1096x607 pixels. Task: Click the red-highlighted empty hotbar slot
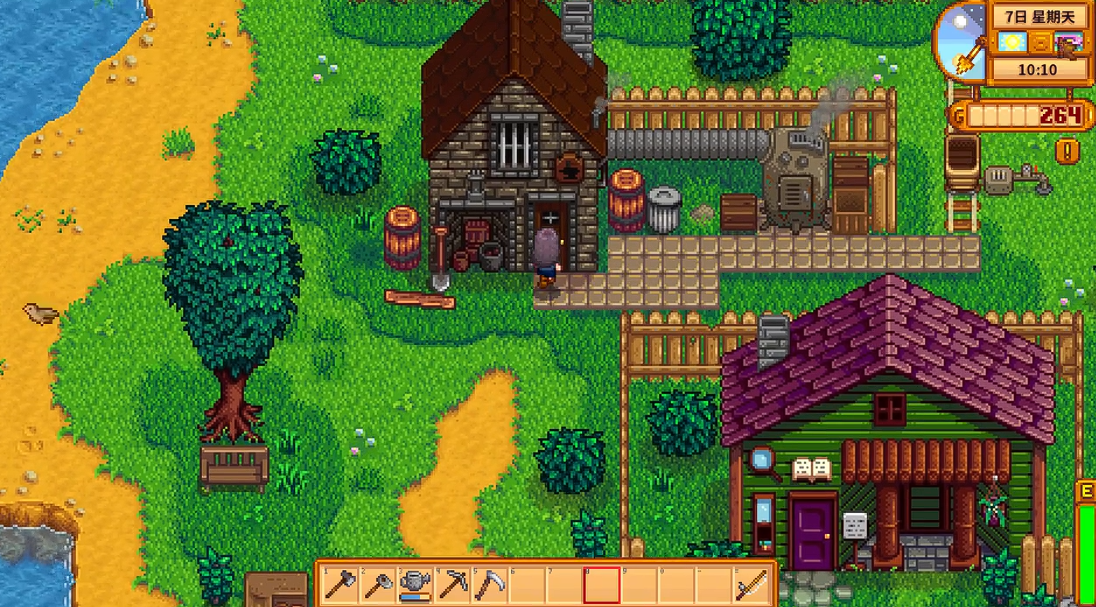pyautogui.click(x=602, y=585)
